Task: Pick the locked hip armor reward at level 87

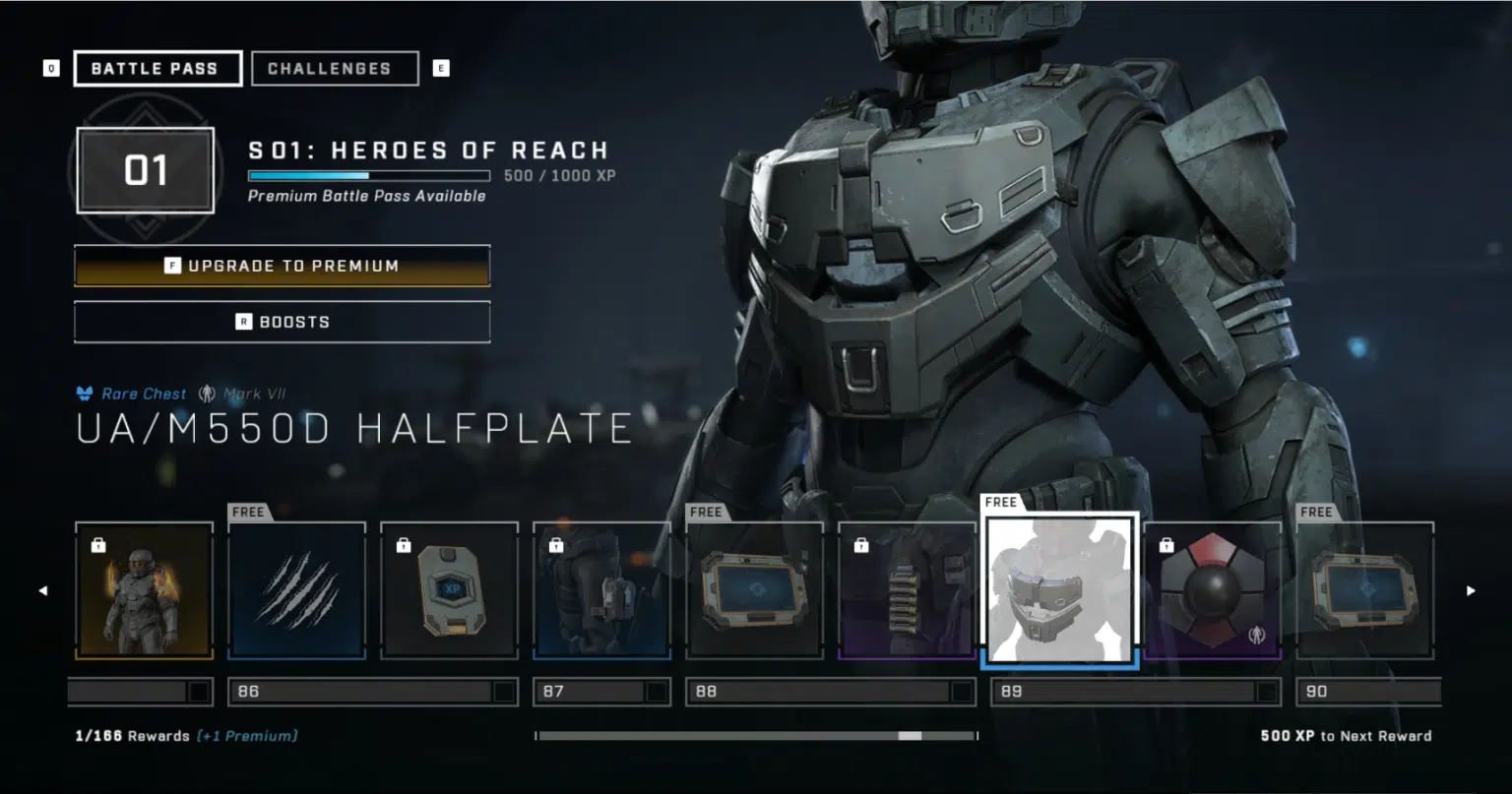Action: pyautogui.click(x=601, y=590)
